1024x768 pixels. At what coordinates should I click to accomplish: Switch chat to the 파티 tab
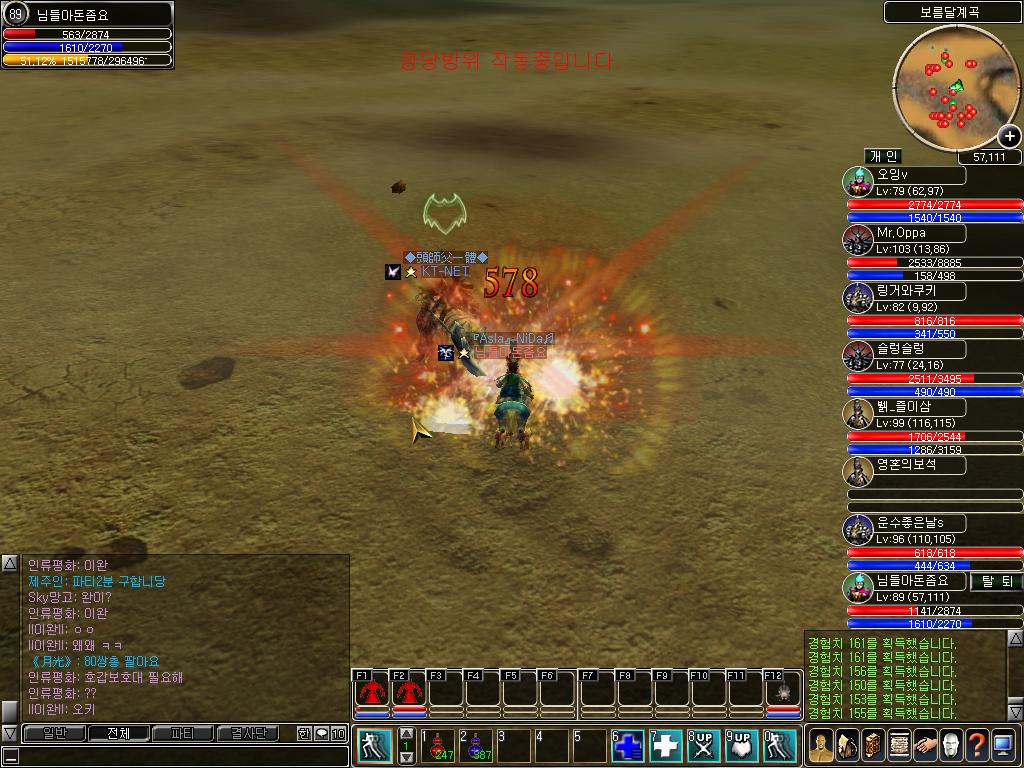pyautogui.click(x=183, y=734)
